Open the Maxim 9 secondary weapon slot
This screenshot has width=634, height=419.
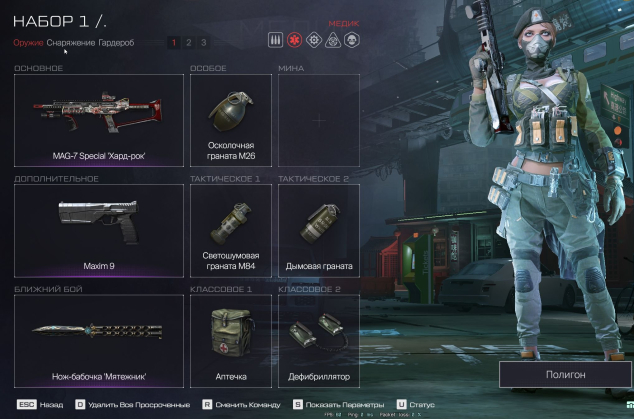[x=99, y=231]
